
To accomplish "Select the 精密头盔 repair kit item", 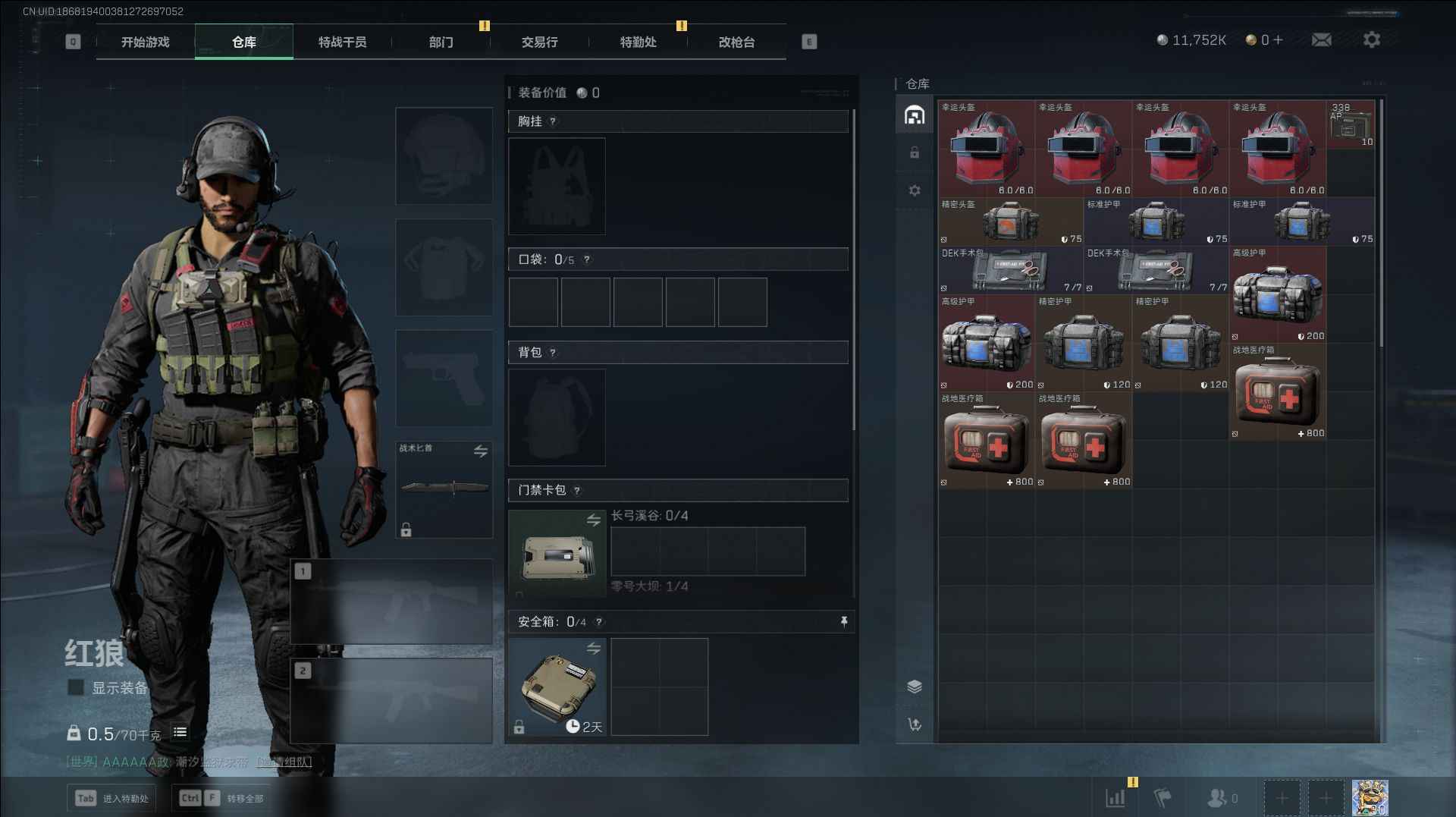I will 1010,222.
